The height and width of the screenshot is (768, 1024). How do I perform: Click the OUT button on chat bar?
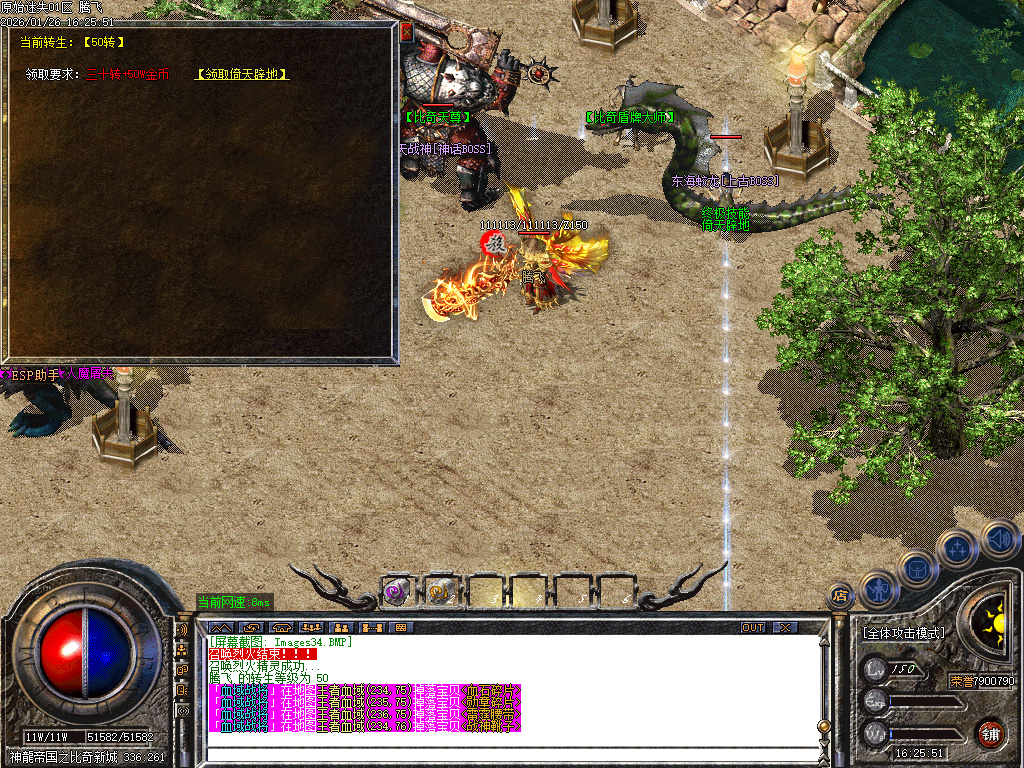[x=753, y=627]
